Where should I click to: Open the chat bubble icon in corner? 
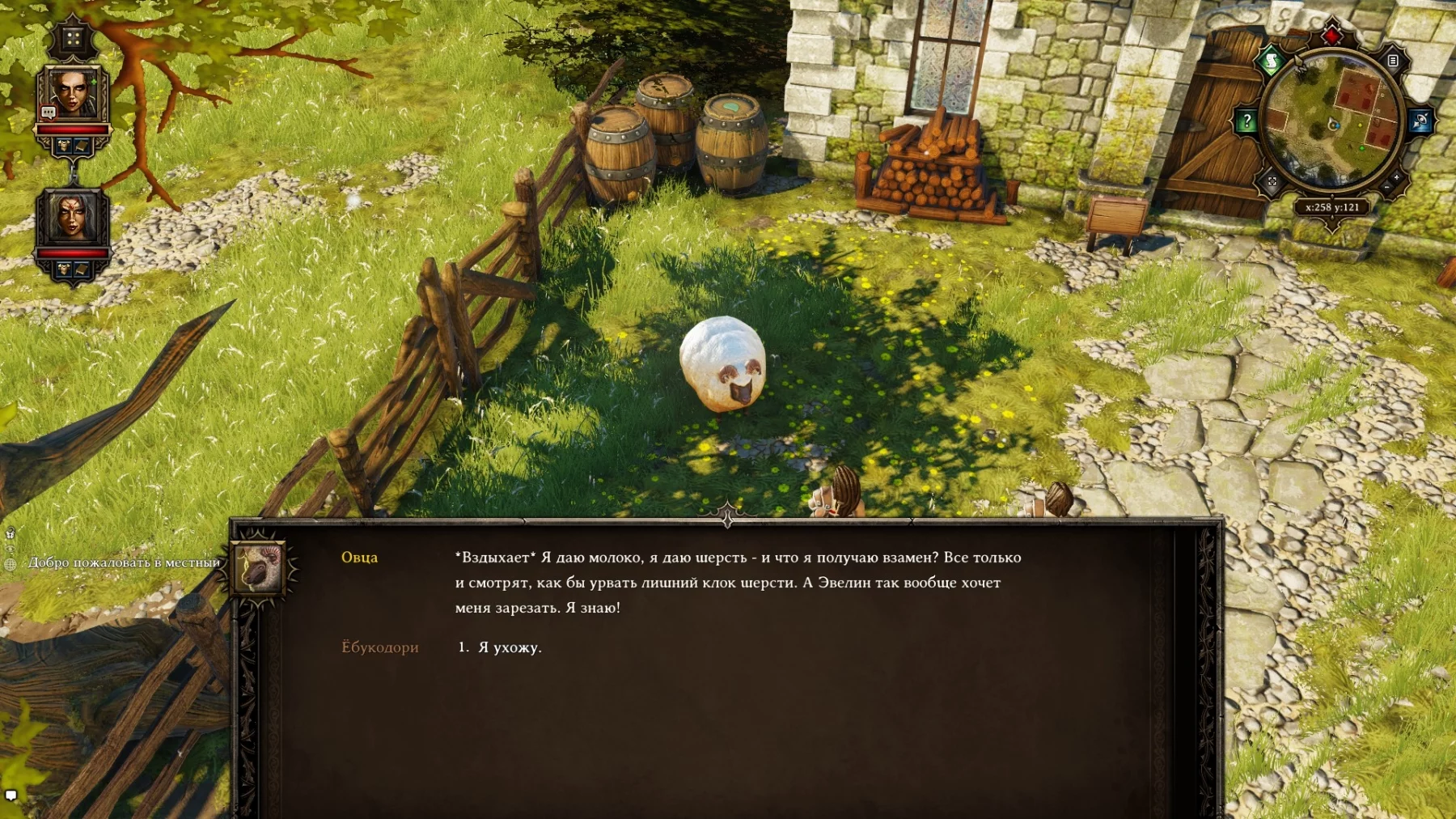(11, 795)
